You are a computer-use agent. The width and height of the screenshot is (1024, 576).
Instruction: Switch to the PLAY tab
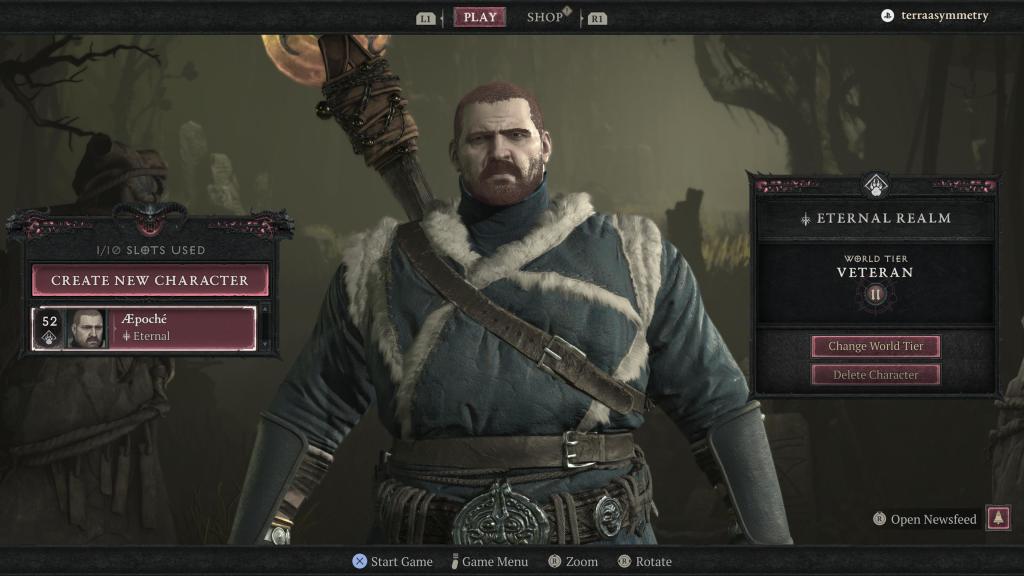(480, 17)
